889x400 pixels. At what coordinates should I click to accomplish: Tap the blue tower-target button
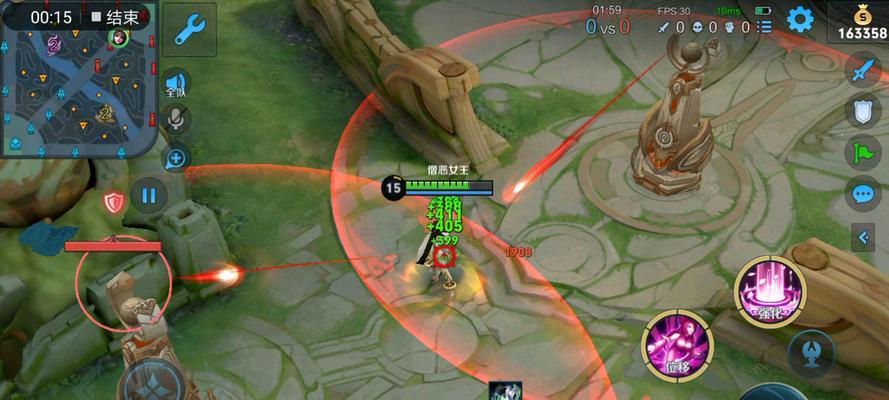[x=811, y=351]
